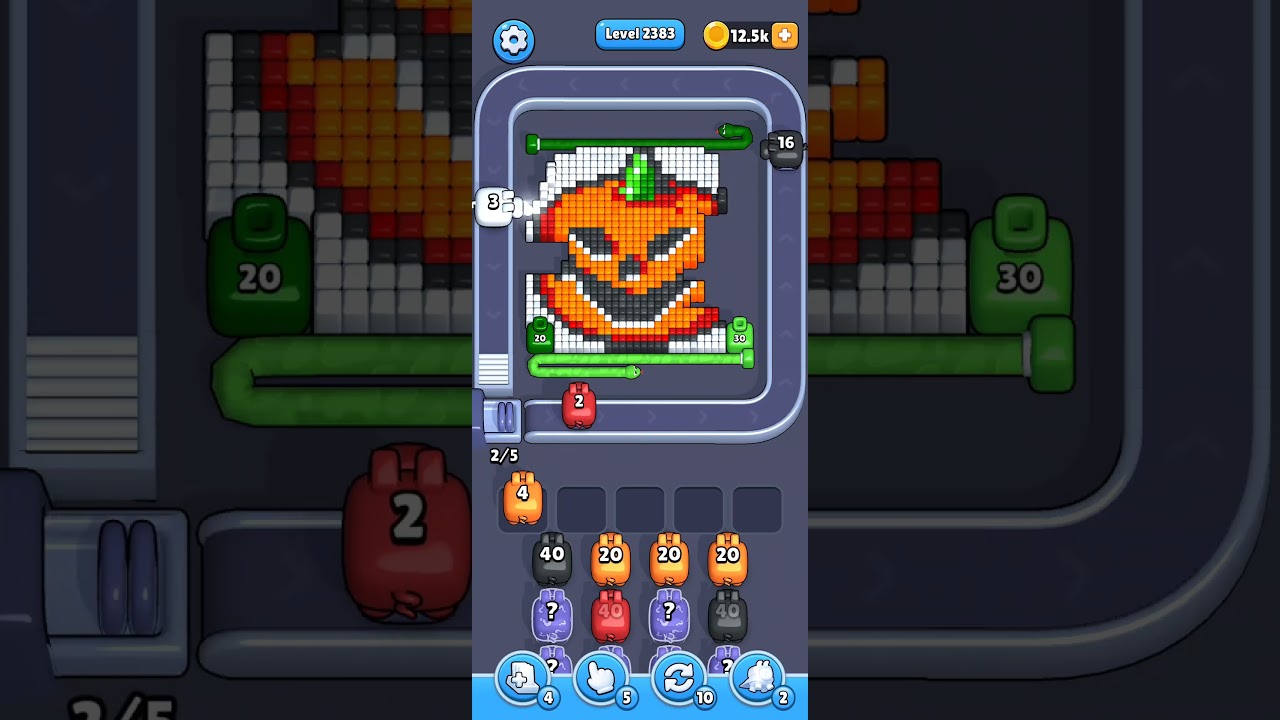1280x720 pixels.
Task: Use the shuffle booster showing 10 charges
Action: [679, 678]
